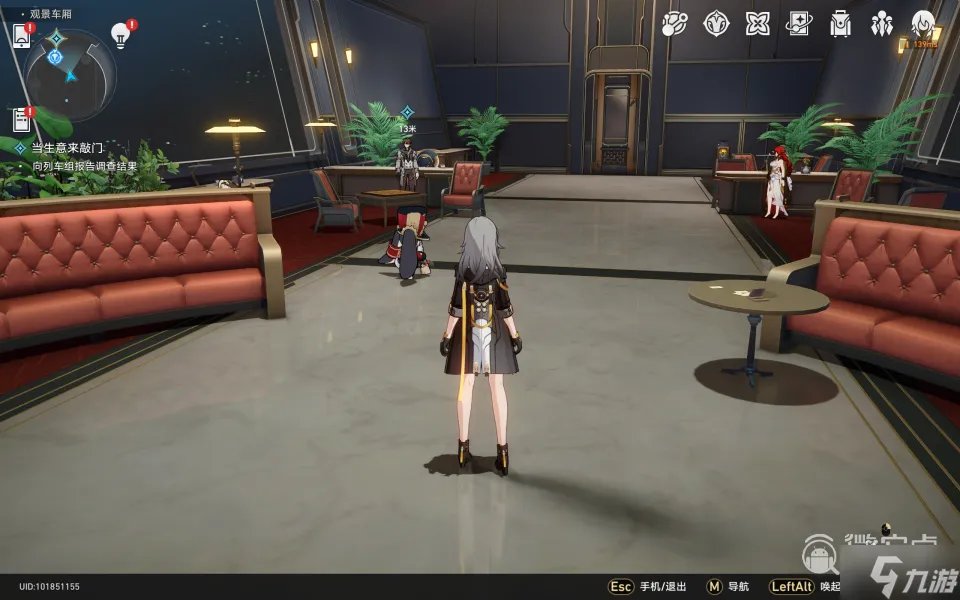
Task: Open the star card warp icon
Action: (x=799, y=24)
